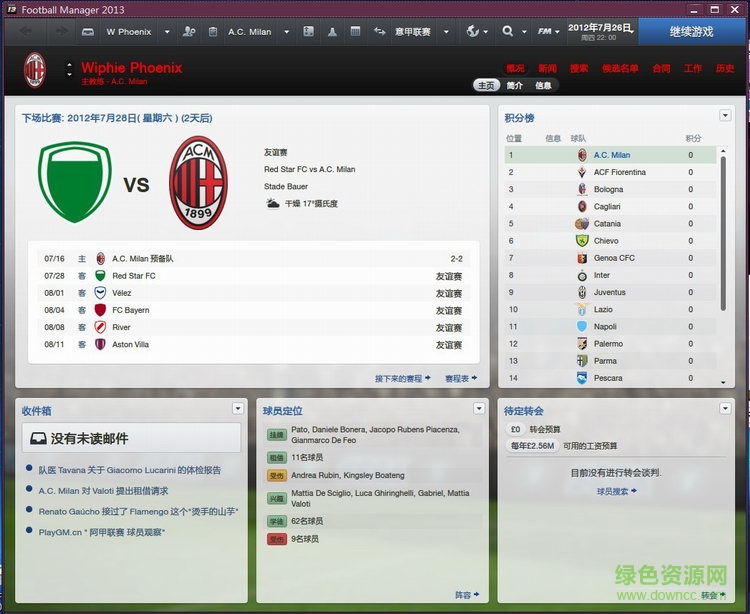
Task: Open the 球员搜索 player search link
Action: coord(615,491)
